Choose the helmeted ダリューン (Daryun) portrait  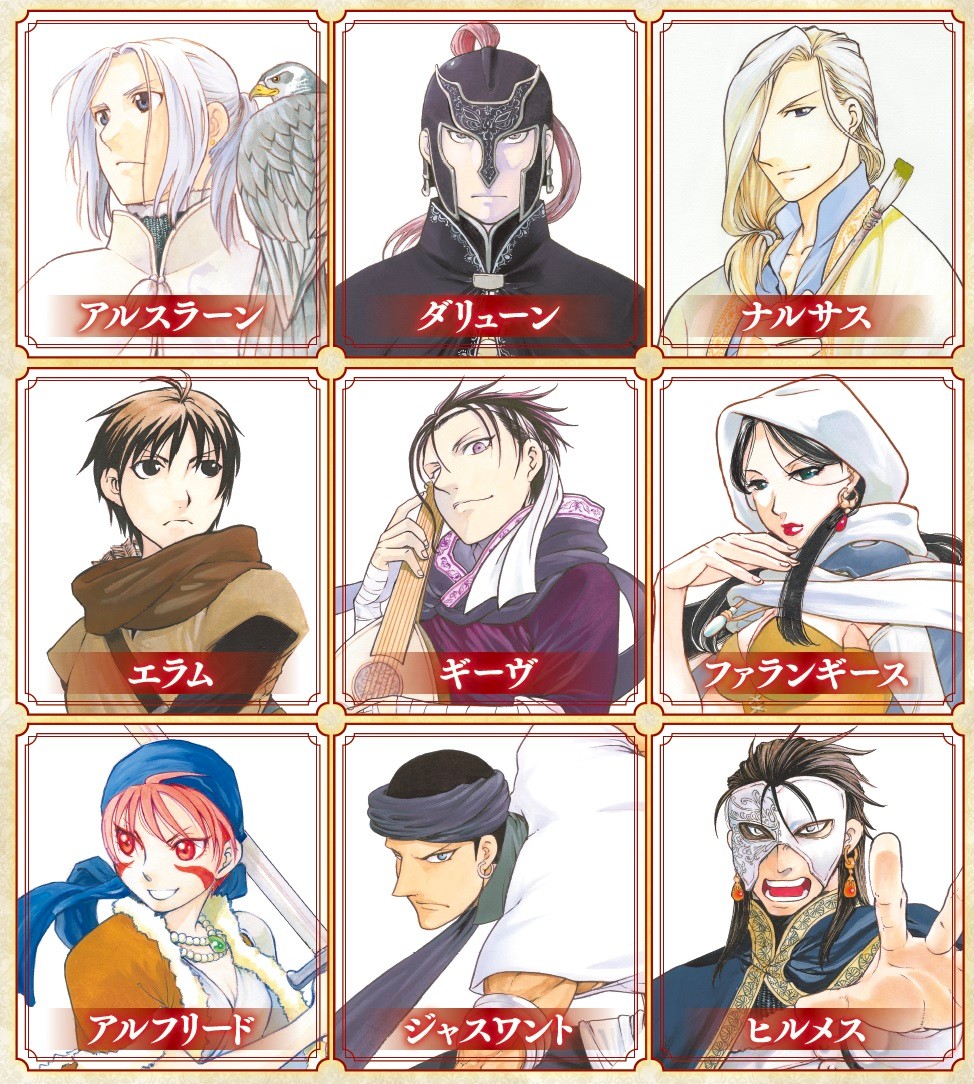point(488,185)
